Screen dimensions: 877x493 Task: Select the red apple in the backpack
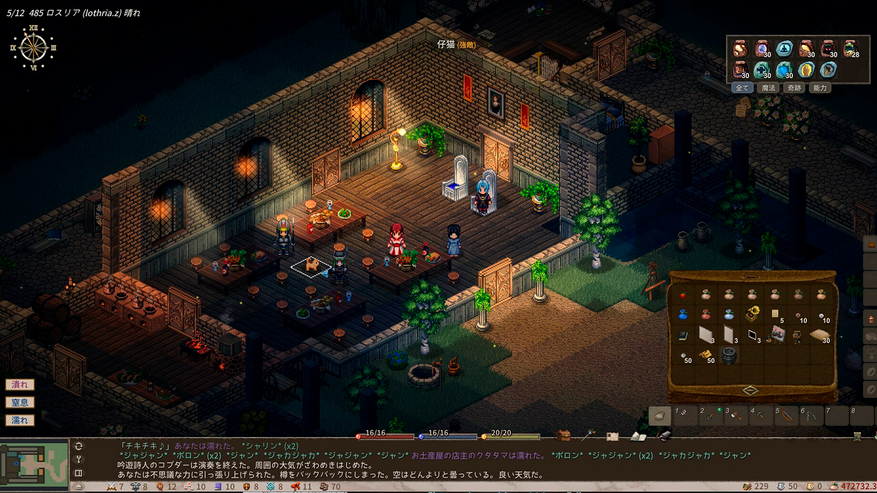click(682, 295)
